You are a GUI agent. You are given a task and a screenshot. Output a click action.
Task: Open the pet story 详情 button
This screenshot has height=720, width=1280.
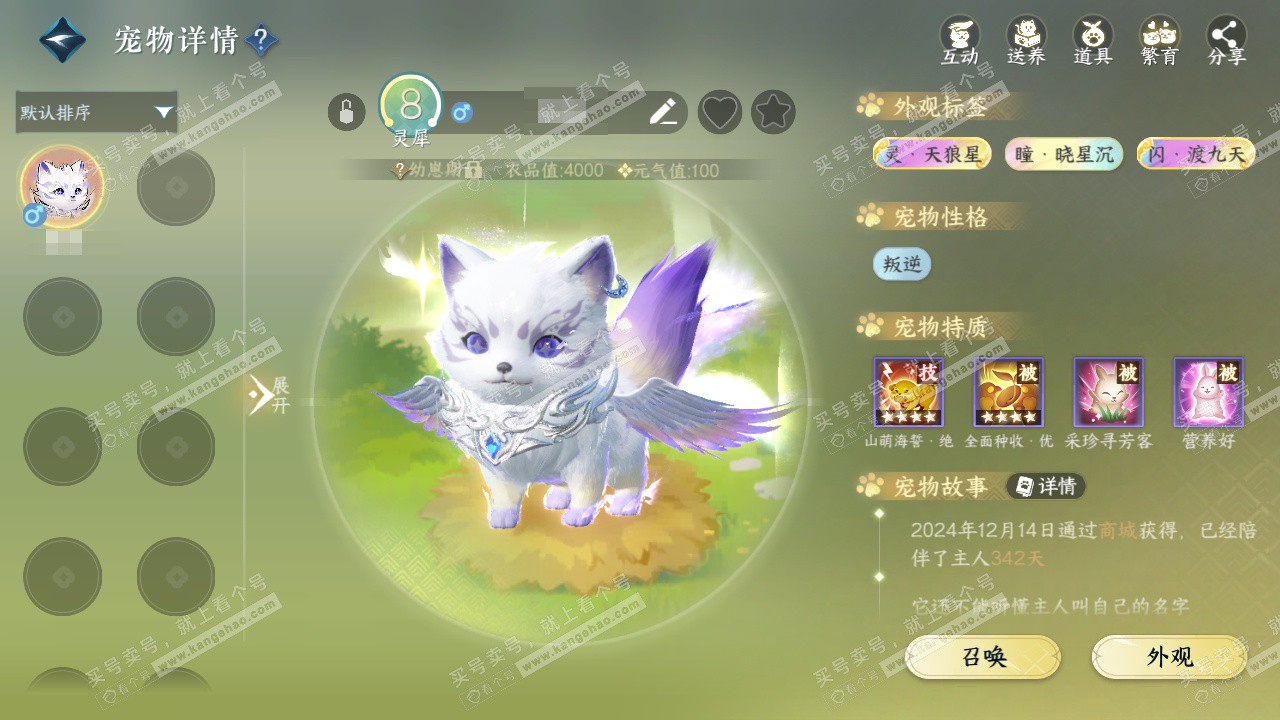click(1046, 486)
